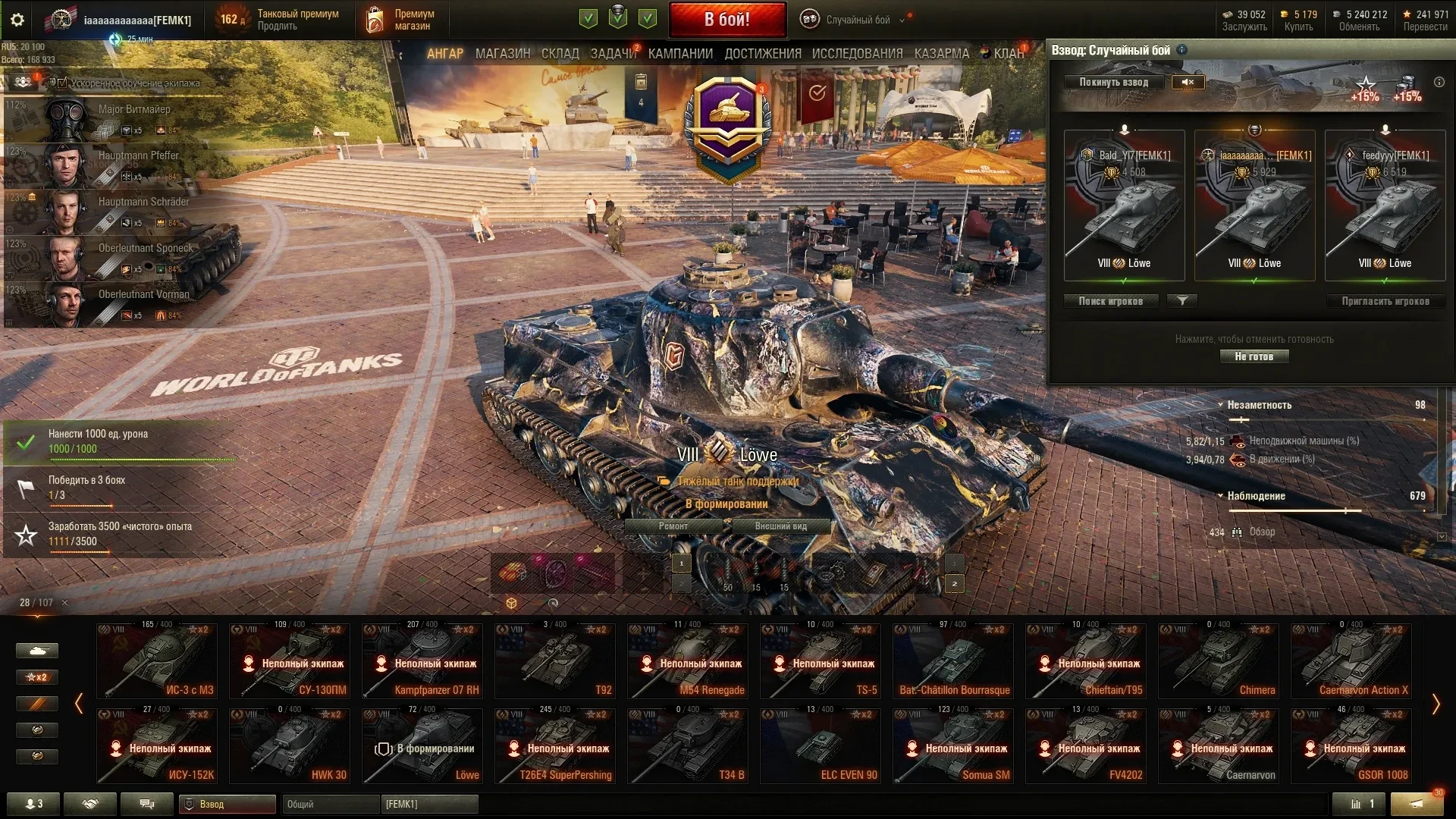
Task: Click «Пригласить игроков» invite button
Action: pos(1385,301)
